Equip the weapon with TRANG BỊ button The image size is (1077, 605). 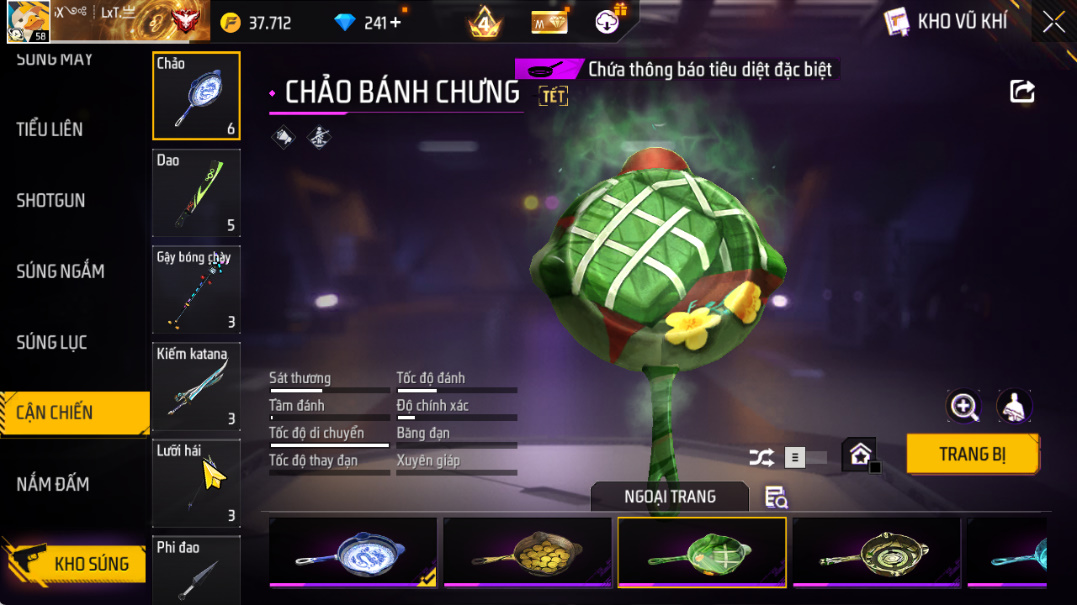972,454
